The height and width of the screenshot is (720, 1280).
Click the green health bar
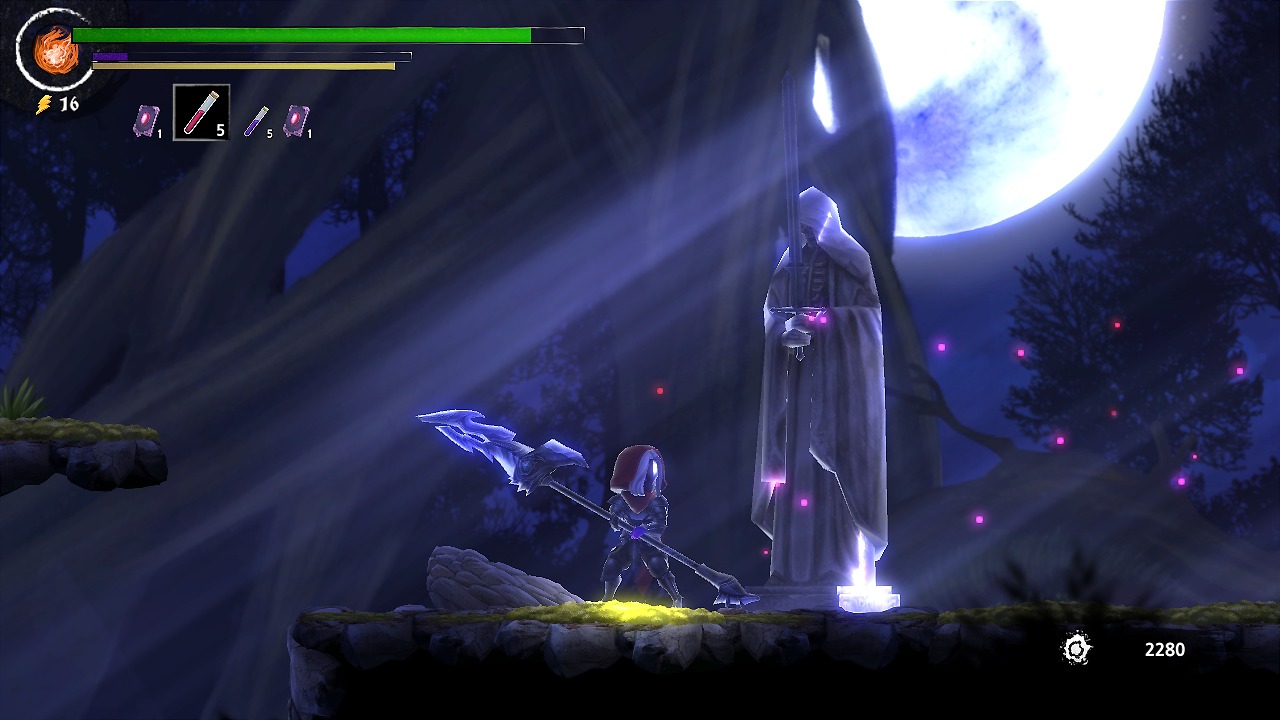300,33
